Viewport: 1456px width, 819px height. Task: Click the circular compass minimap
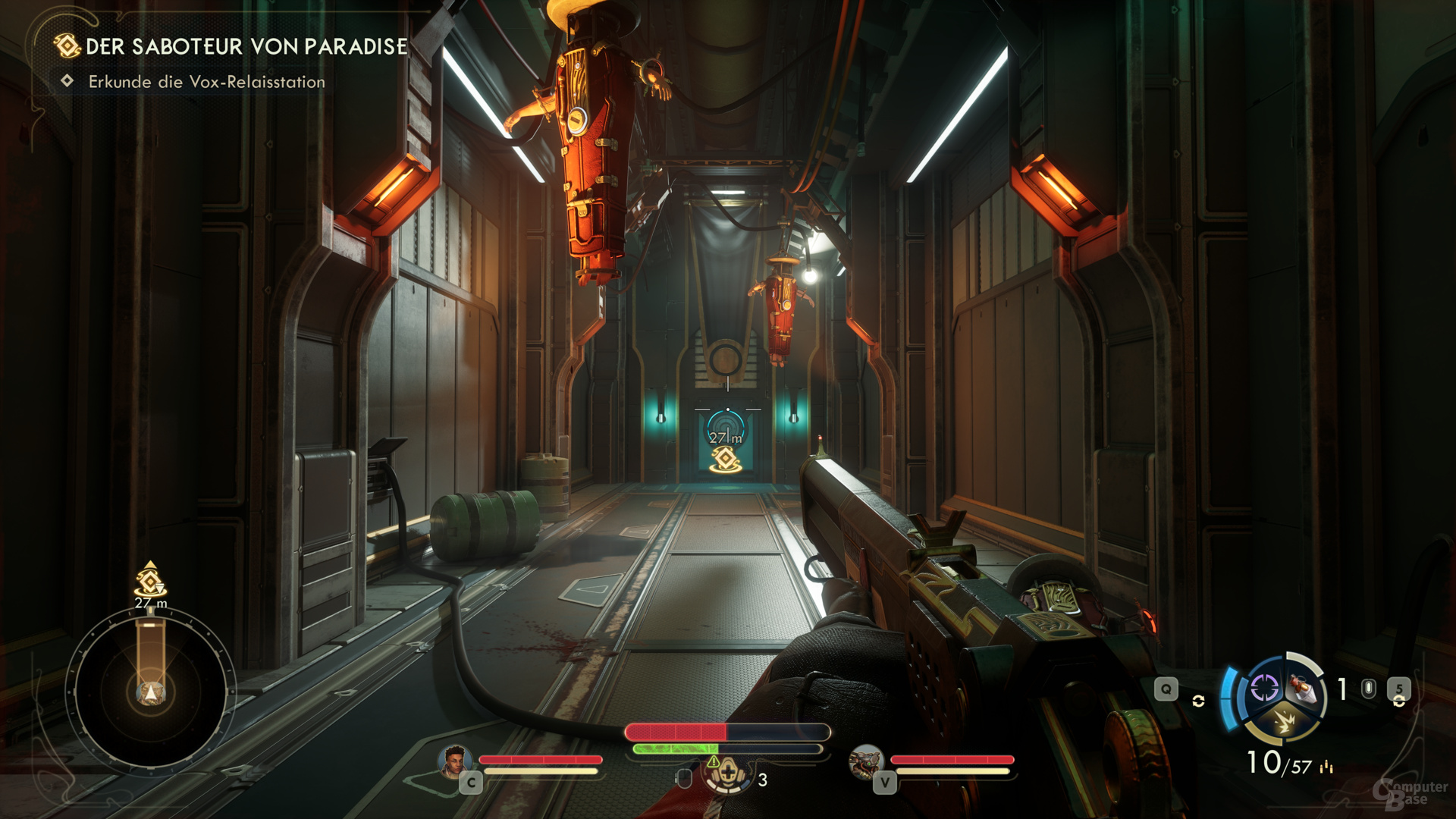point(150,692)
